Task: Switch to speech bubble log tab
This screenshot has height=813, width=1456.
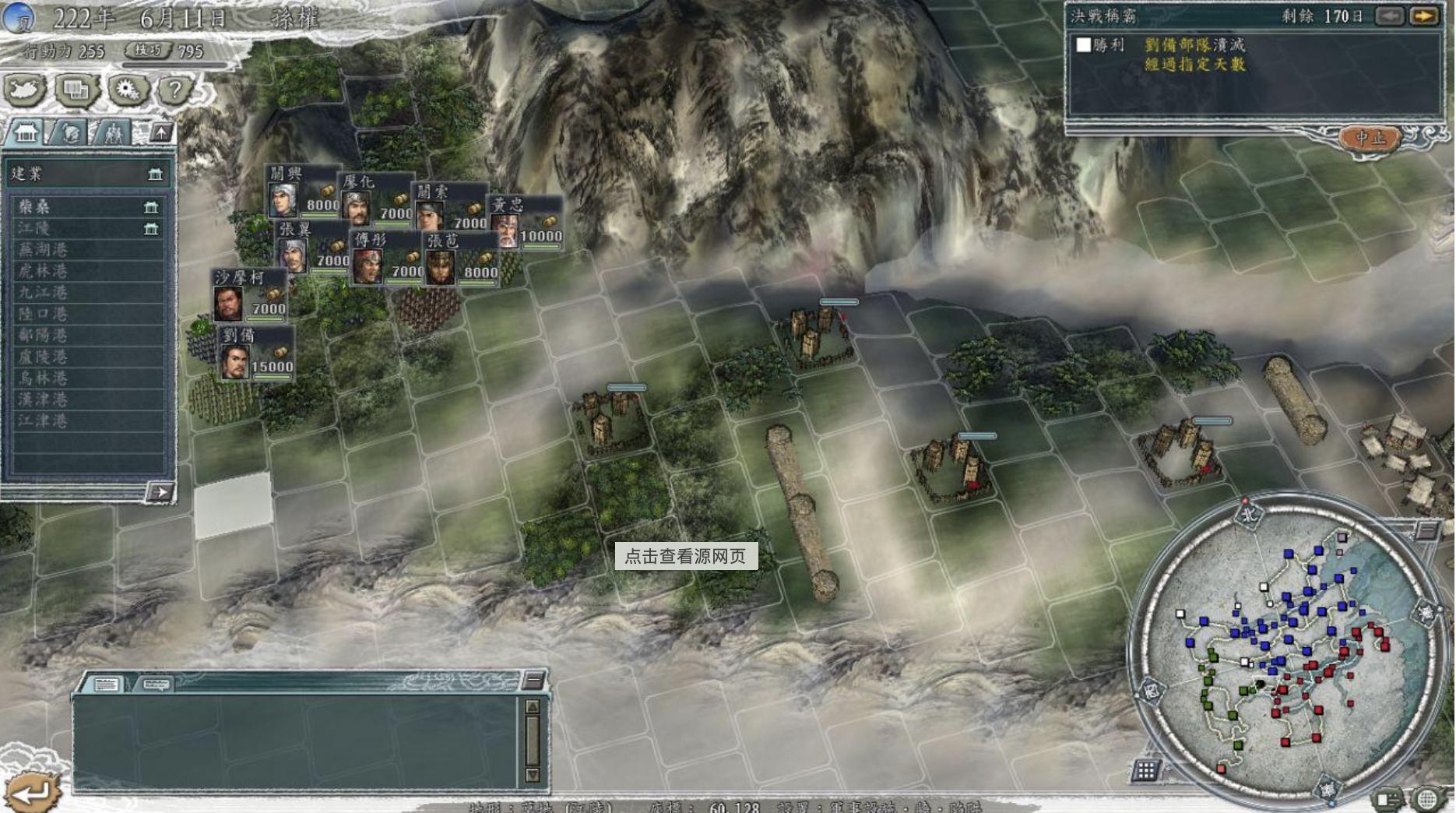Action: (x=154, y=685)
